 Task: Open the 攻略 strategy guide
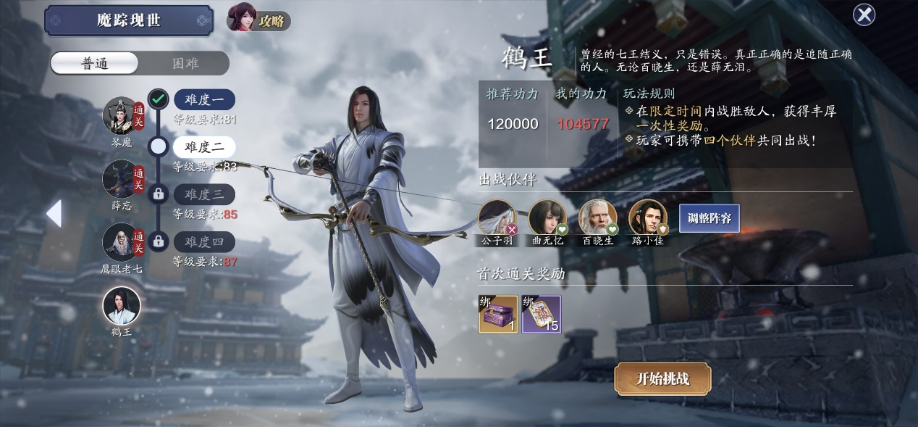click(x=259, y=18)
